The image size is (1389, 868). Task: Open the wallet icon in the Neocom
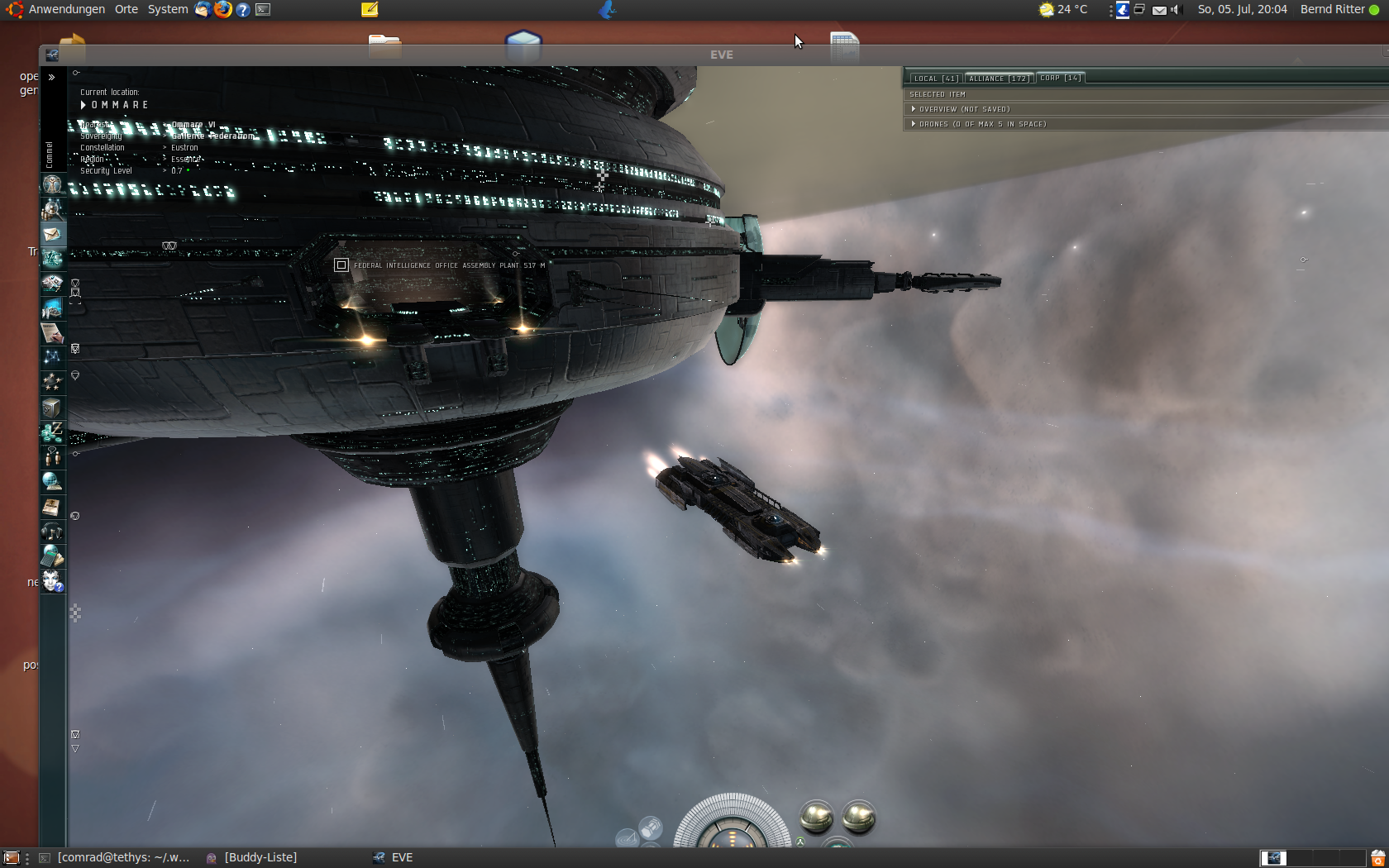click(x=52, y=432)
